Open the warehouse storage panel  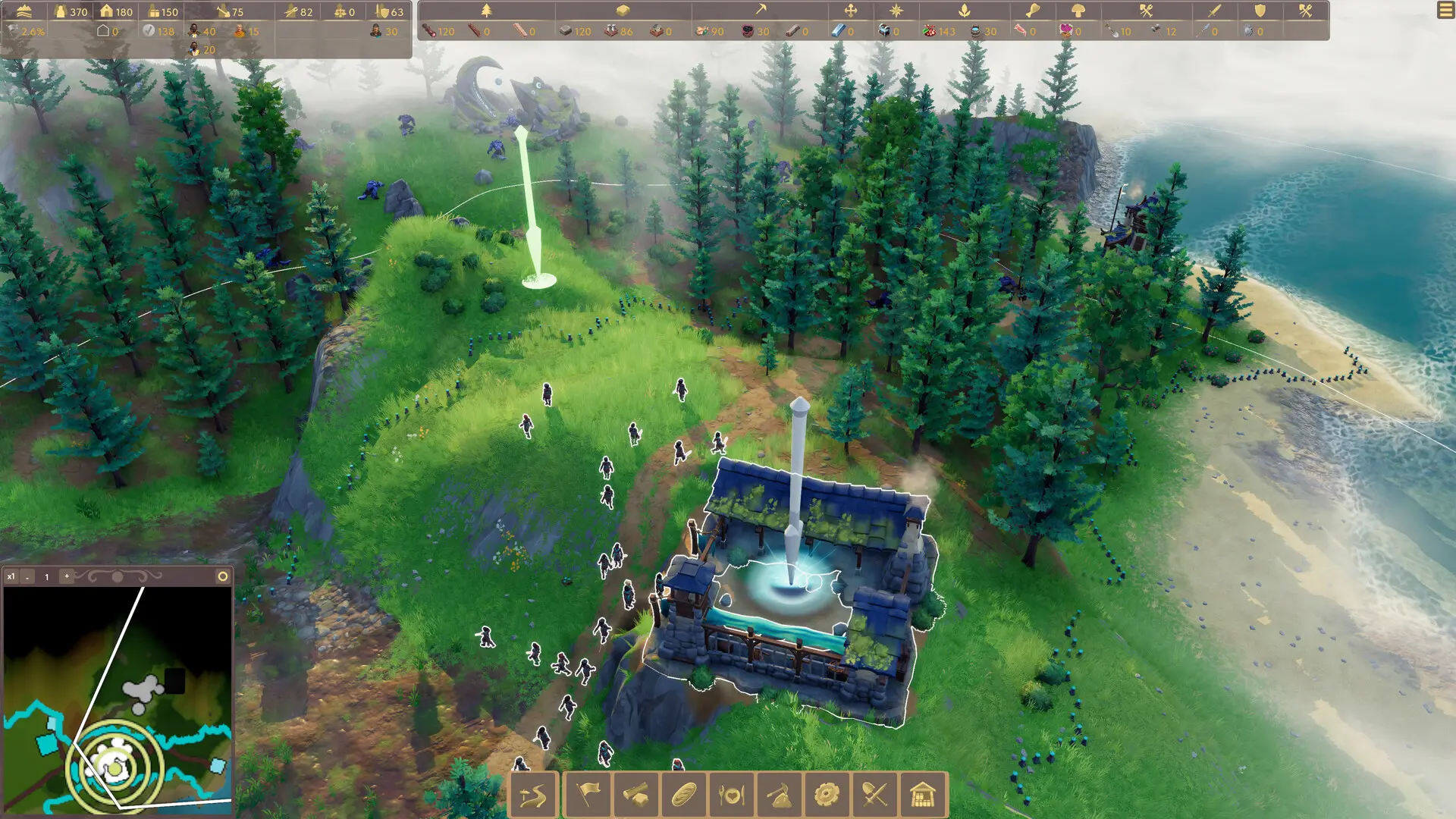pos(924,795)
